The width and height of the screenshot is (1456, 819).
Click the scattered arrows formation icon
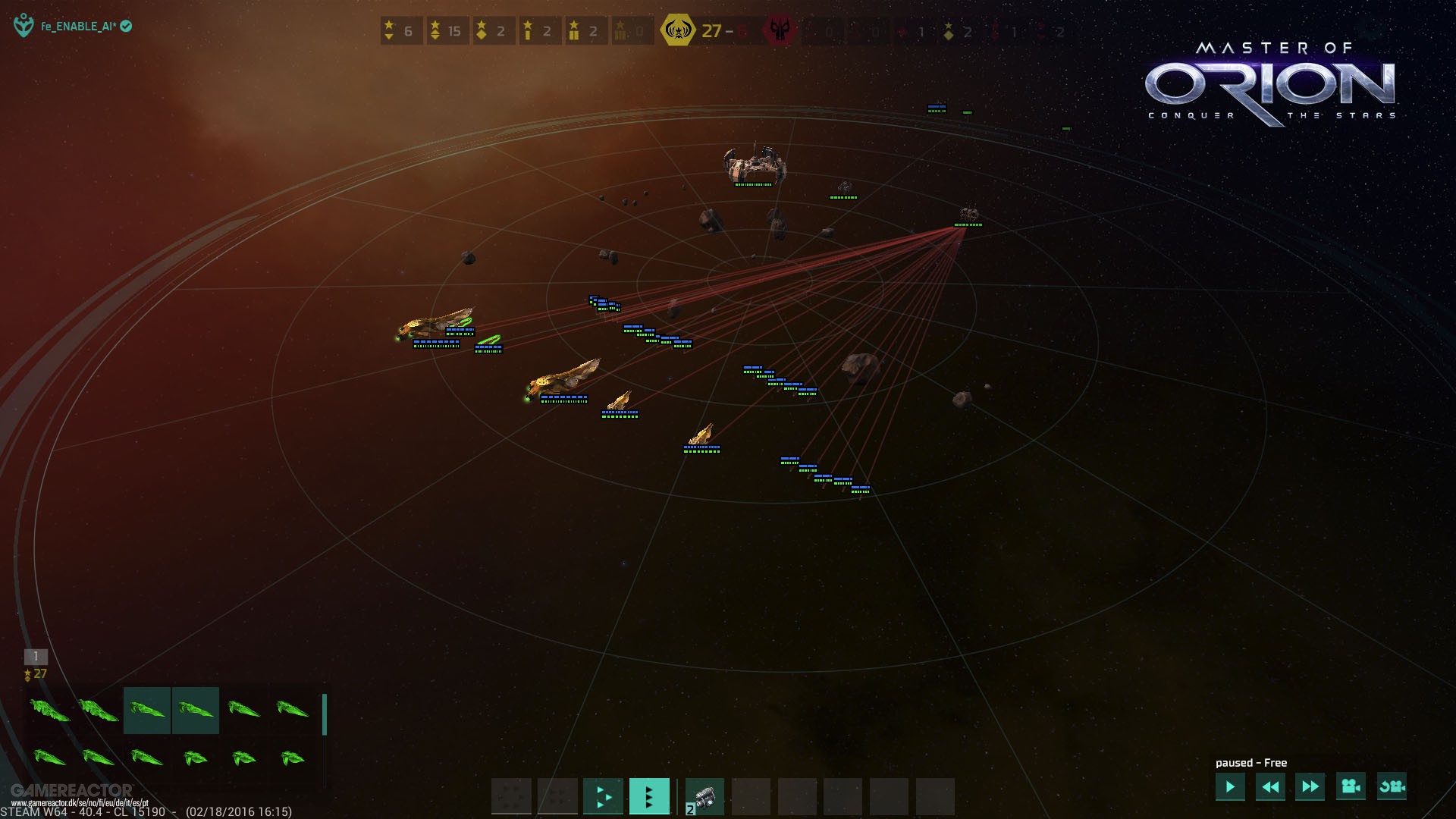tap(603, 796)
